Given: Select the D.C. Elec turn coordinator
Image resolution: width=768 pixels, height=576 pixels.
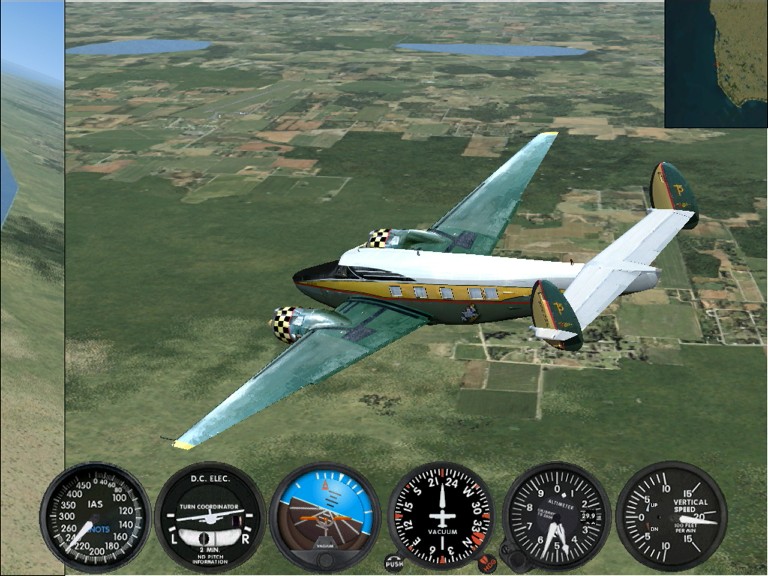Looking at the screenshot, I should tap(210, 516).
